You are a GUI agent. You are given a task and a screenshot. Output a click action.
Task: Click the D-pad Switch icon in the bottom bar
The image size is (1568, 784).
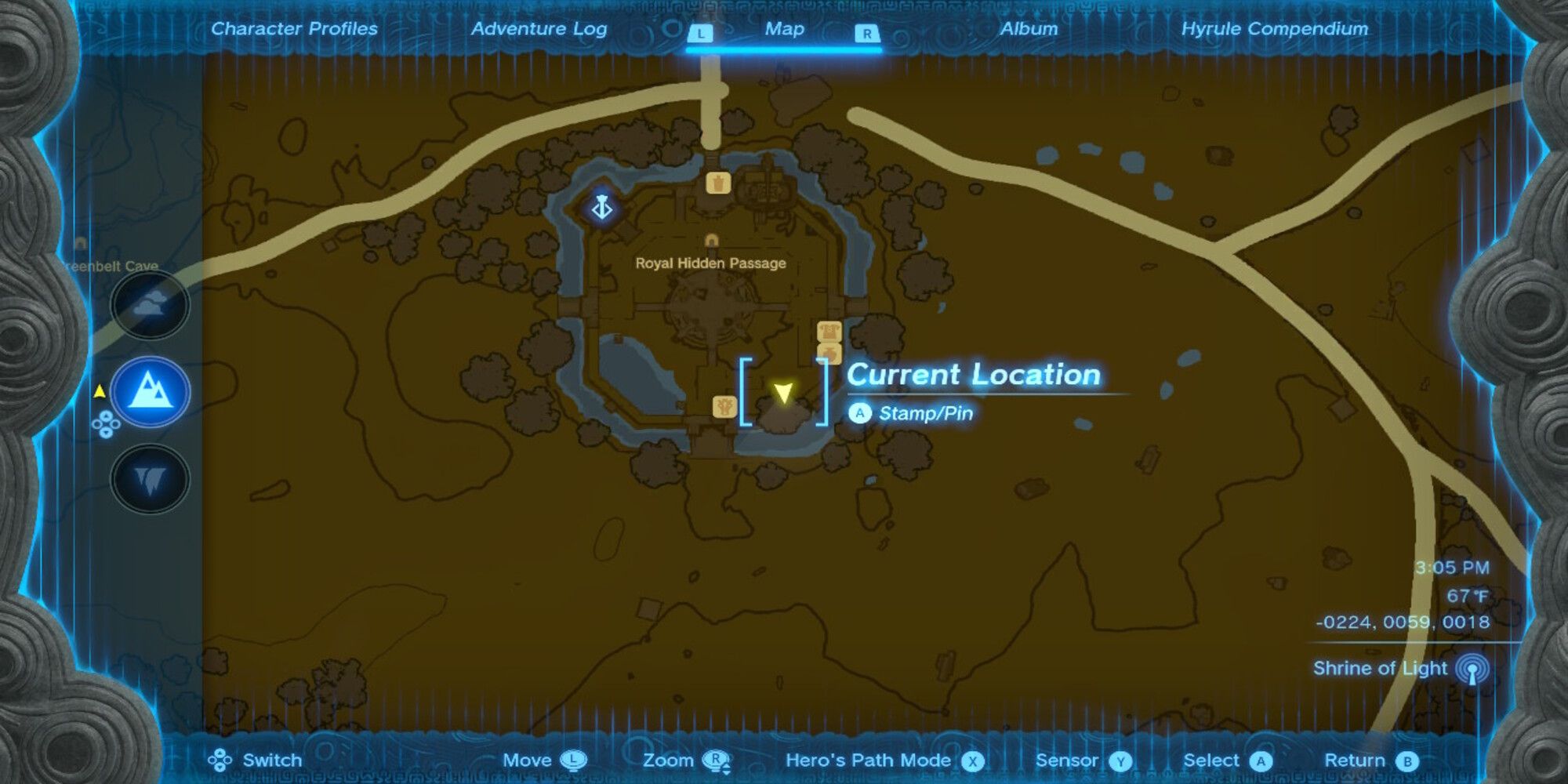(x=220, y=760)
